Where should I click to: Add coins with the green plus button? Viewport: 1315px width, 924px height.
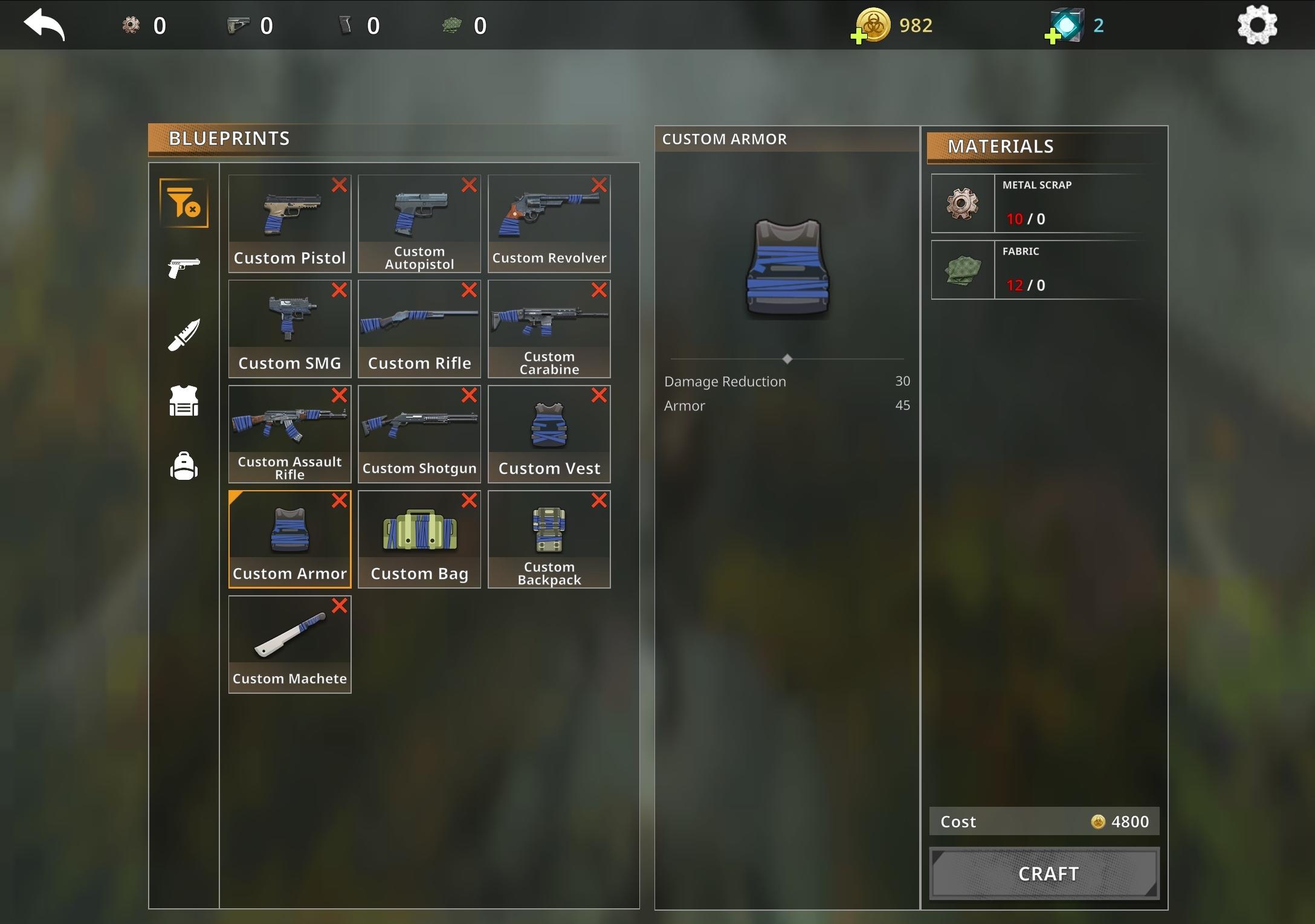pos(859,36)
